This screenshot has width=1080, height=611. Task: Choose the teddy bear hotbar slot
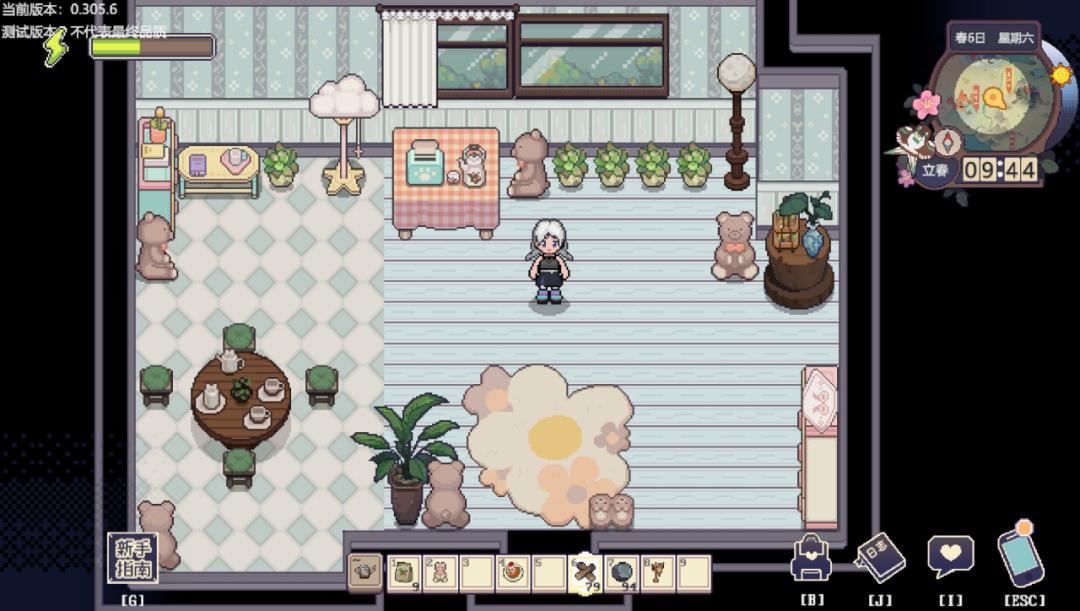pyautogui.click(x=440, y=573)
